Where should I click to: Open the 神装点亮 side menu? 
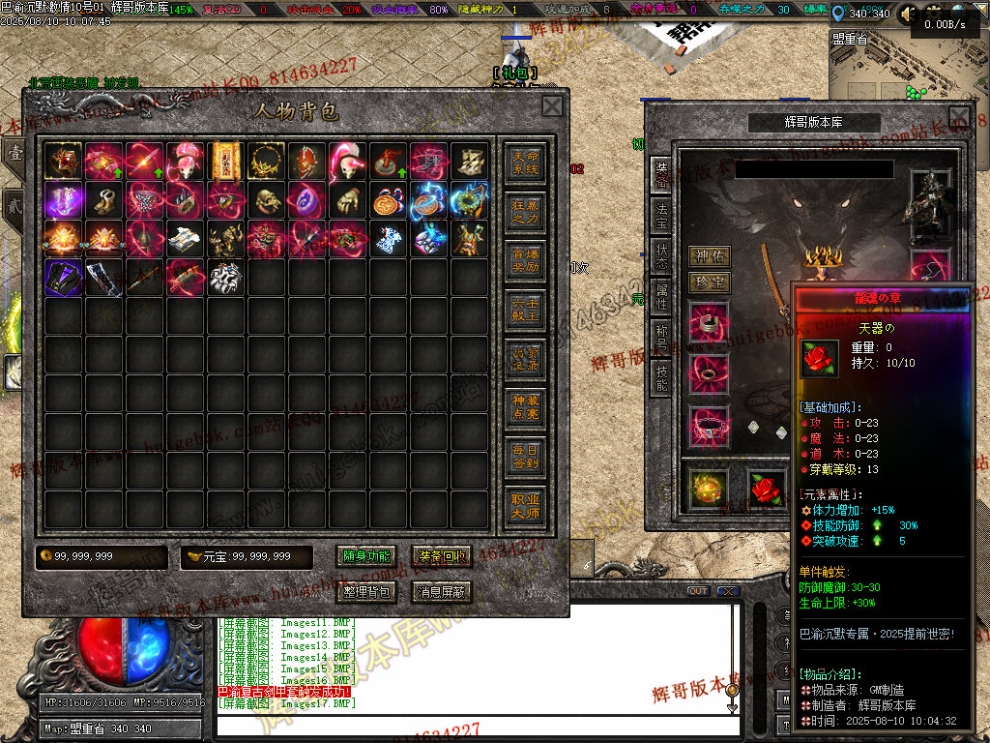click(526, 407)
